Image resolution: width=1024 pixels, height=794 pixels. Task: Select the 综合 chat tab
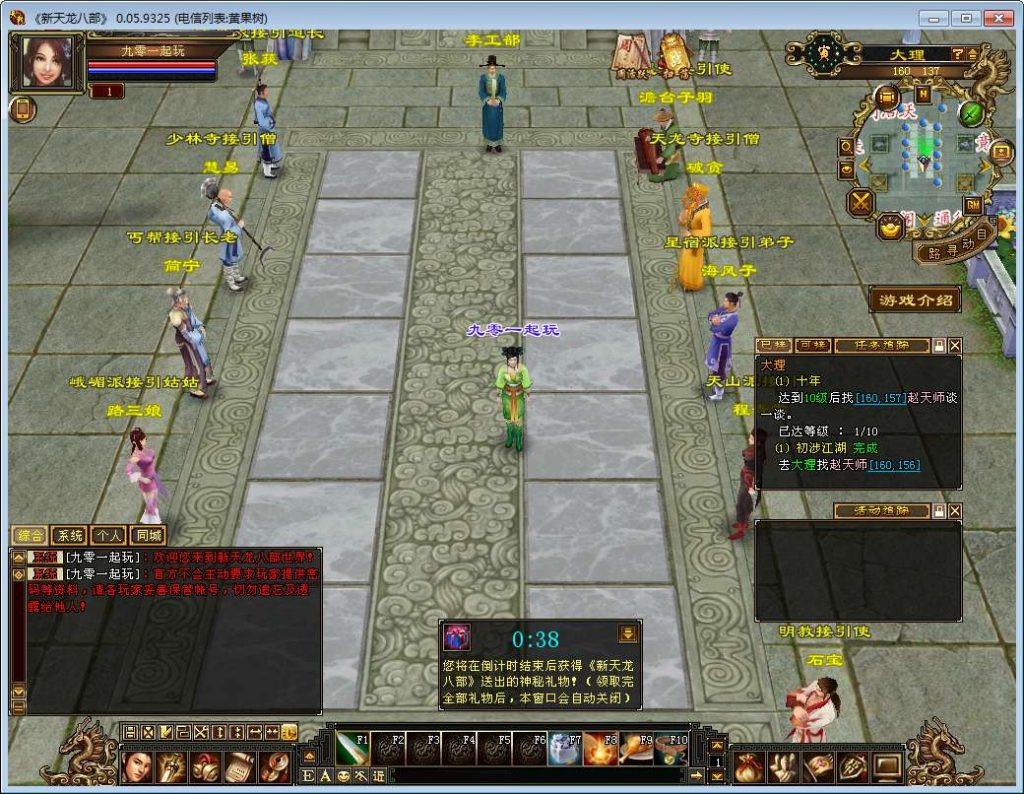point(30,536)
